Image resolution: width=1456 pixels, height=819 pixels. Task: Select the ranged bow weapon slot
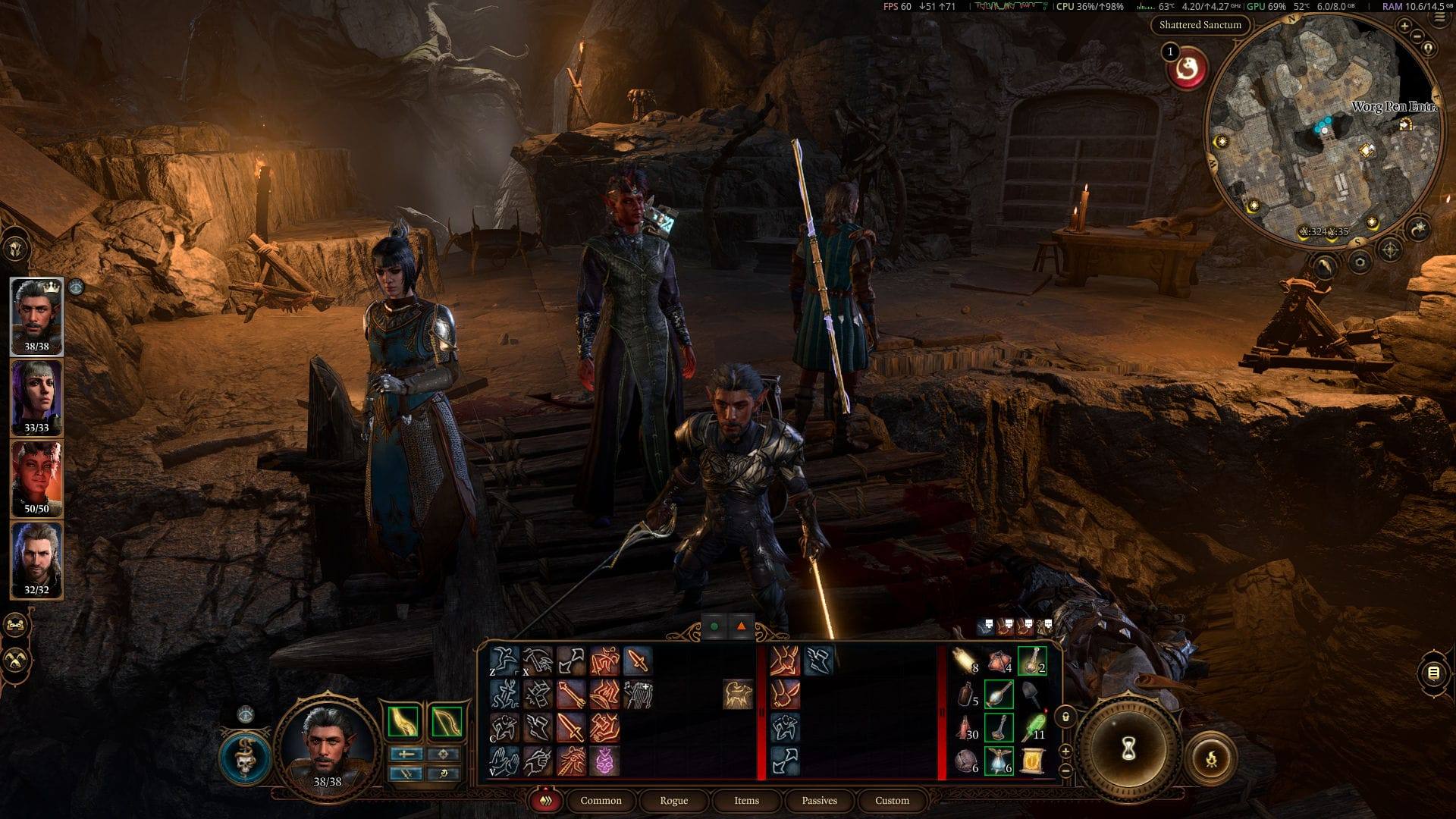[x=446, y=721]
